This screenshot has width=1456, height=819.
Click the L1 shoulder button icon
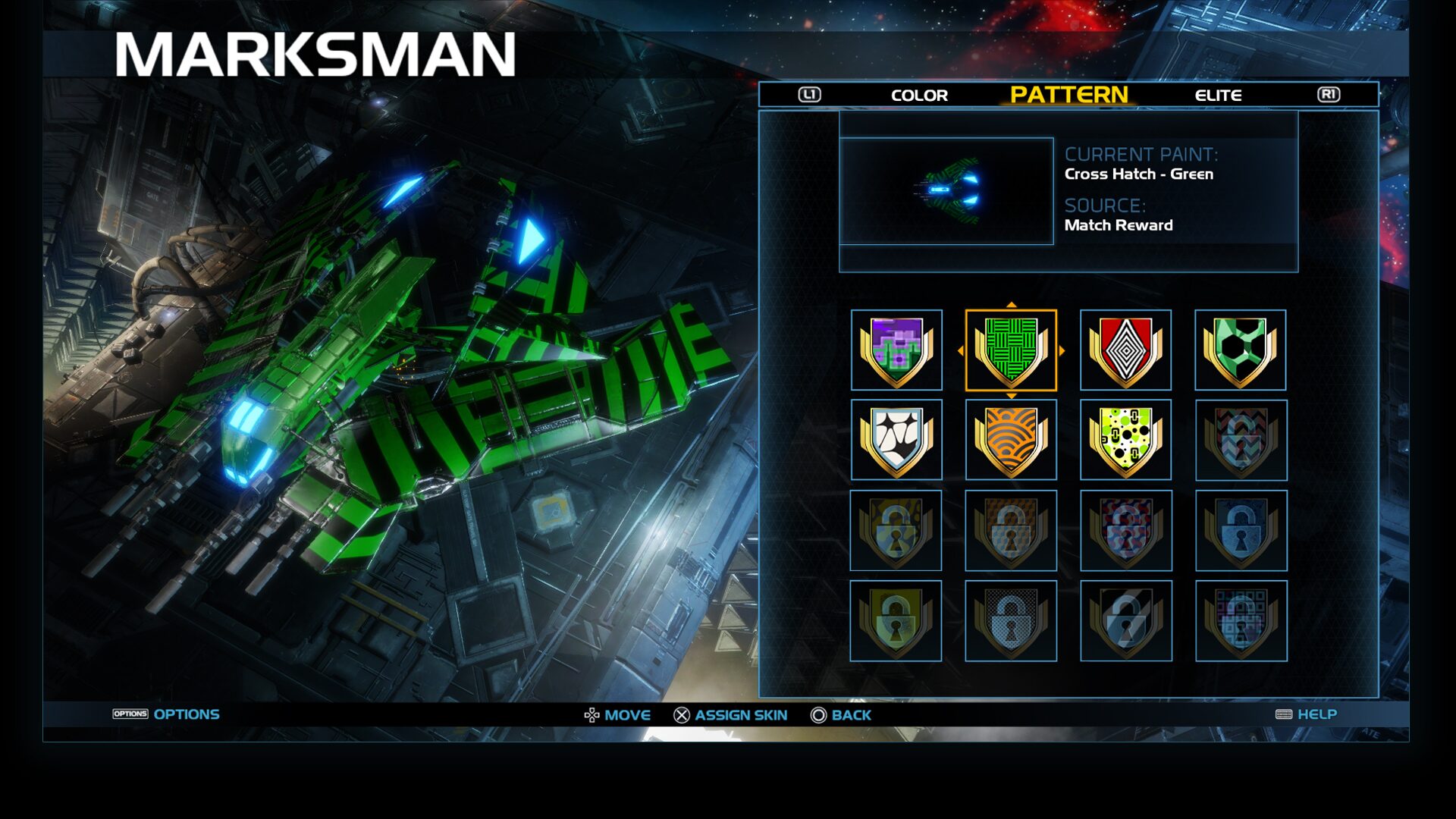coord(809,94)
